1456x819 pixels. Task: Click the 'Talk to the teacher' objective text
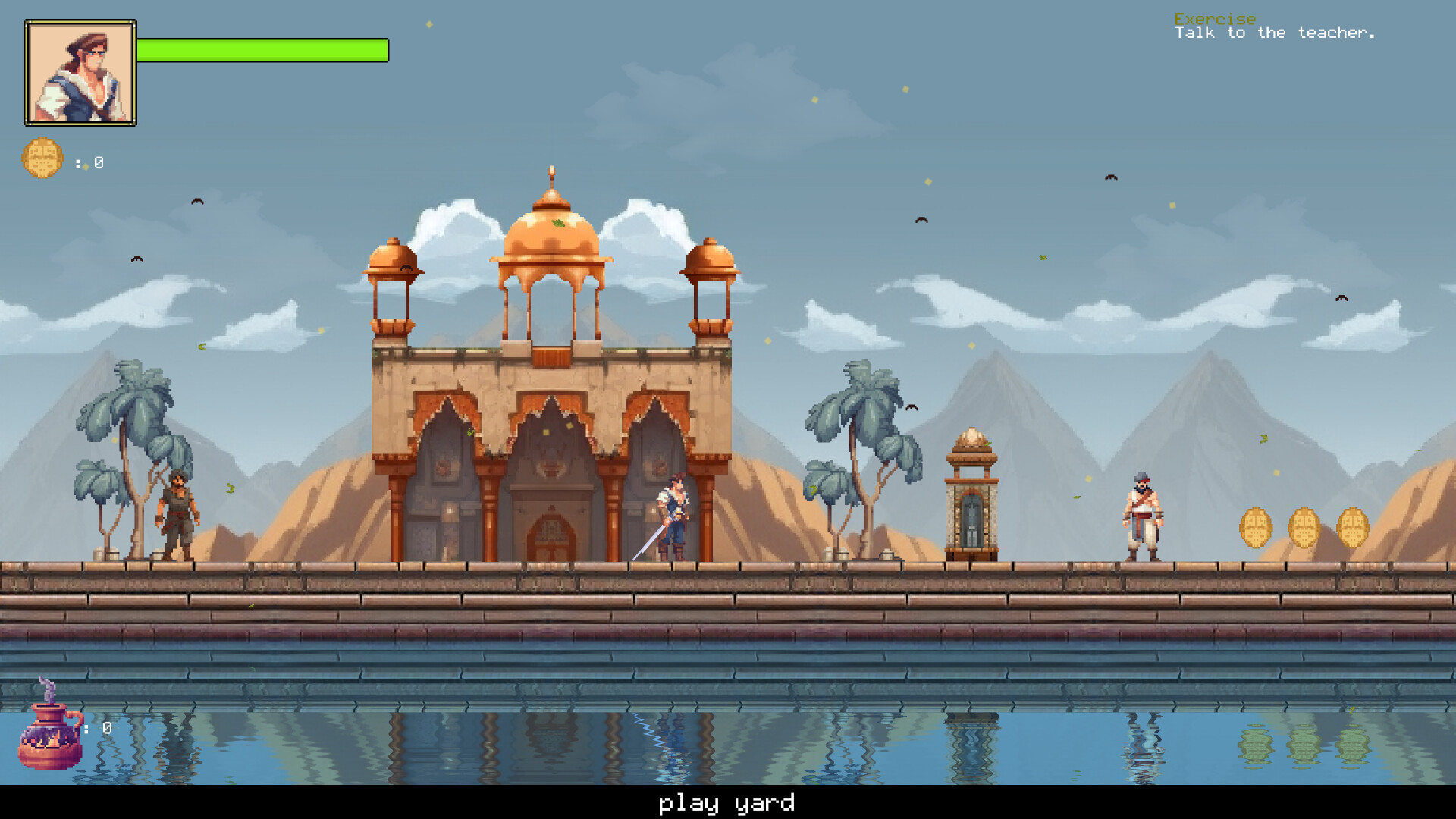point(1275,33)
